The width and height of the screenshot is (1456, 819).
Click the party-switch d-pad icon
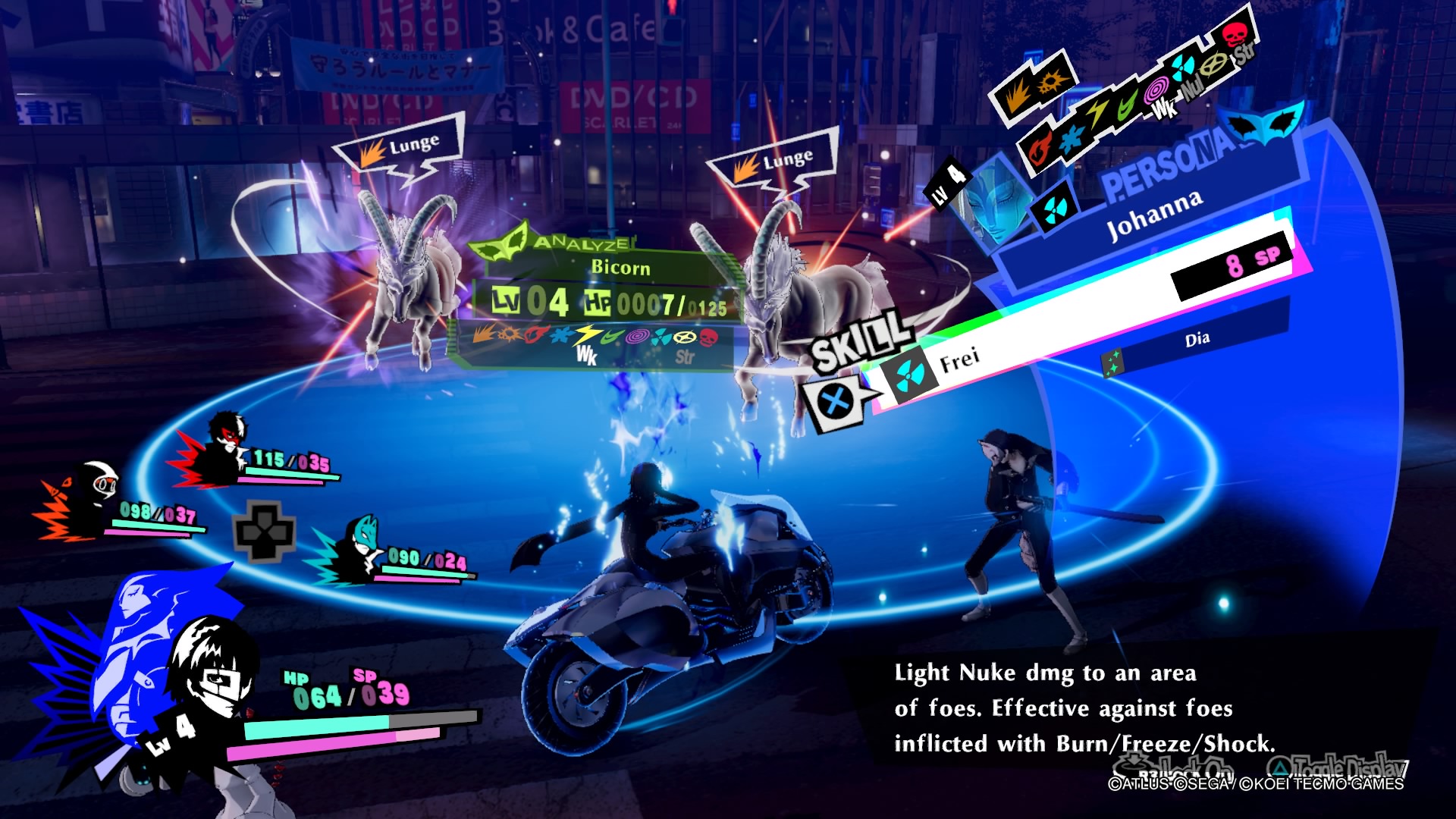263,531
